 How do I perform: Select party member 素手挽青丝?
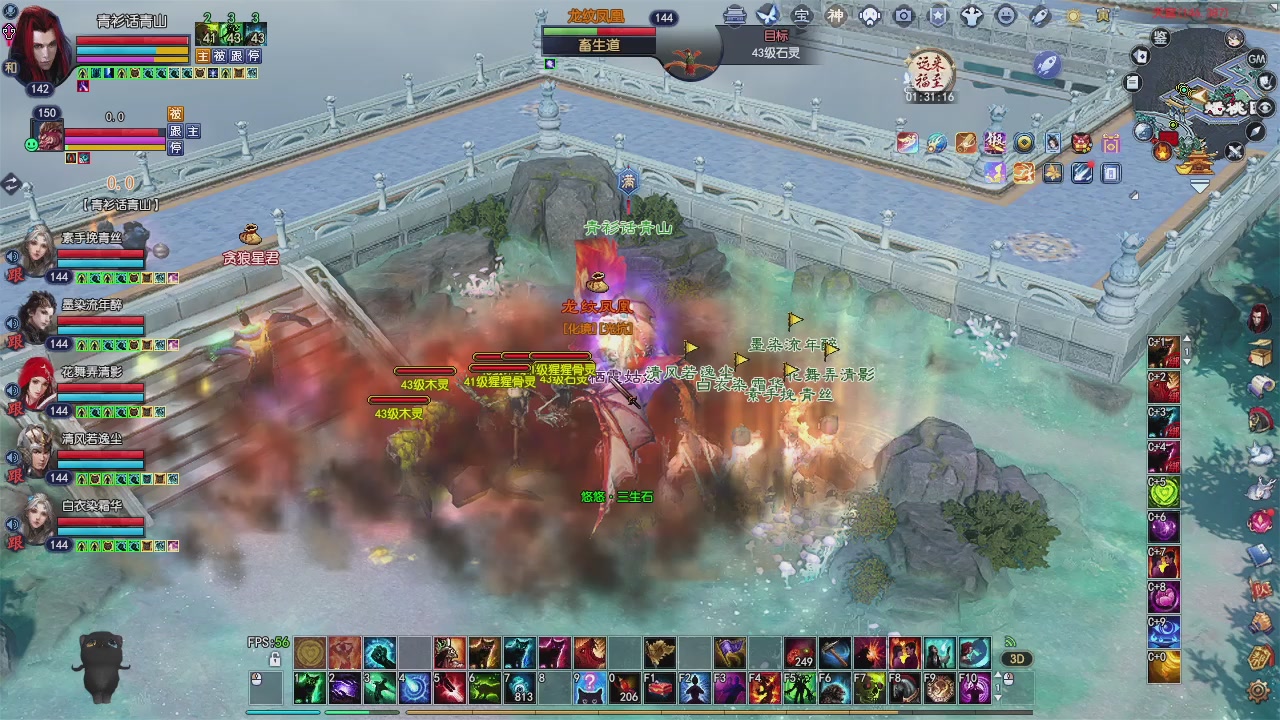click(40, 250)
